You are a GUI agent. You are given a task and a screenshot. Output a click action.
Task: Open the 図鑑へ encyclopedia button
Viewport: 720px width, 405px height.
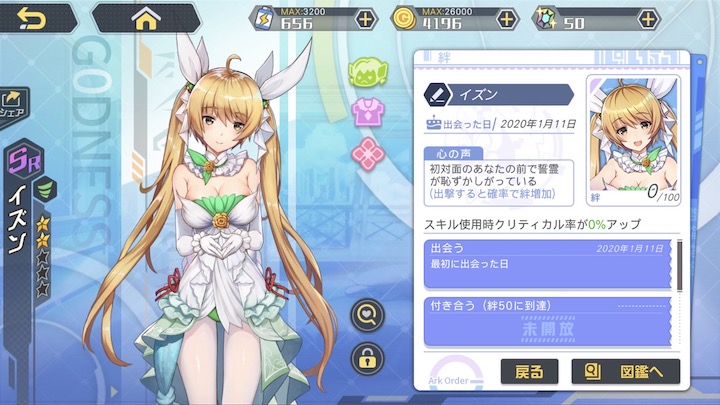click(625, 372)
